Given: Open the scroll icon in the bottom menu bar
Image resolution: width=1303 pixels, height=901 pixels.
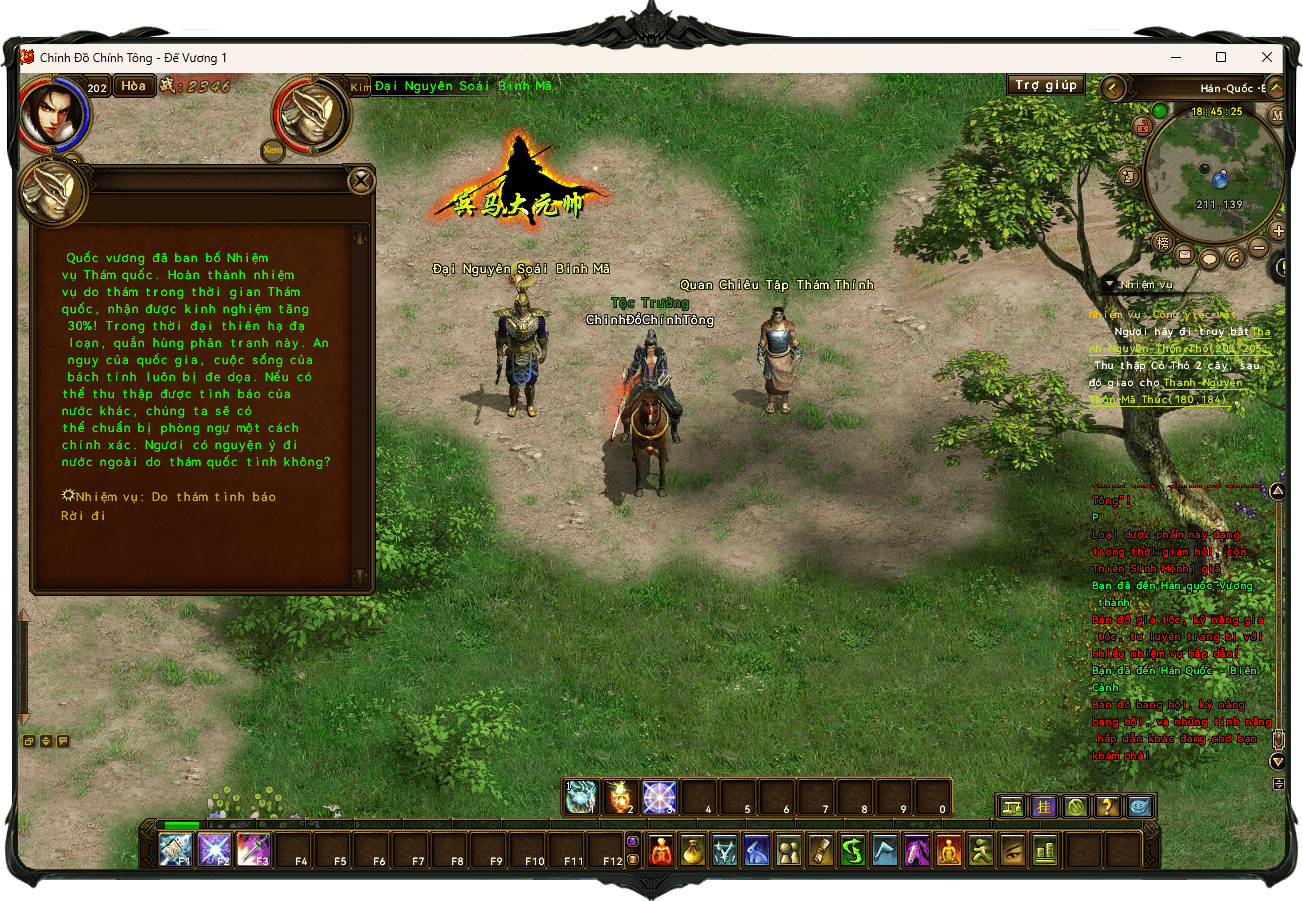Looking at the screenshot, I should coord(821,851).
